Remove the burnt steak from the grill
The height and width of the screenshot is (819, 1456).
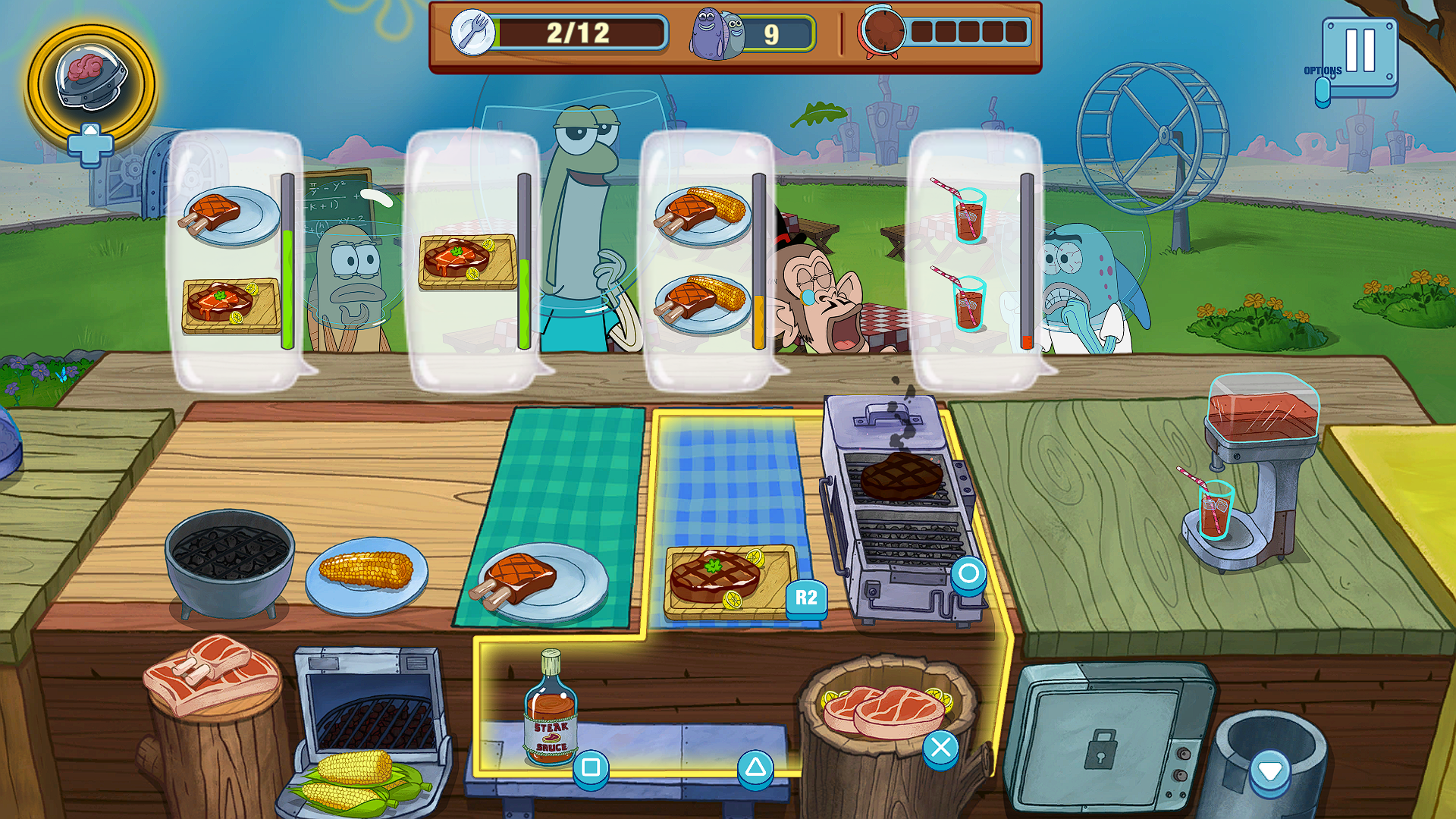tap(901, 476)
